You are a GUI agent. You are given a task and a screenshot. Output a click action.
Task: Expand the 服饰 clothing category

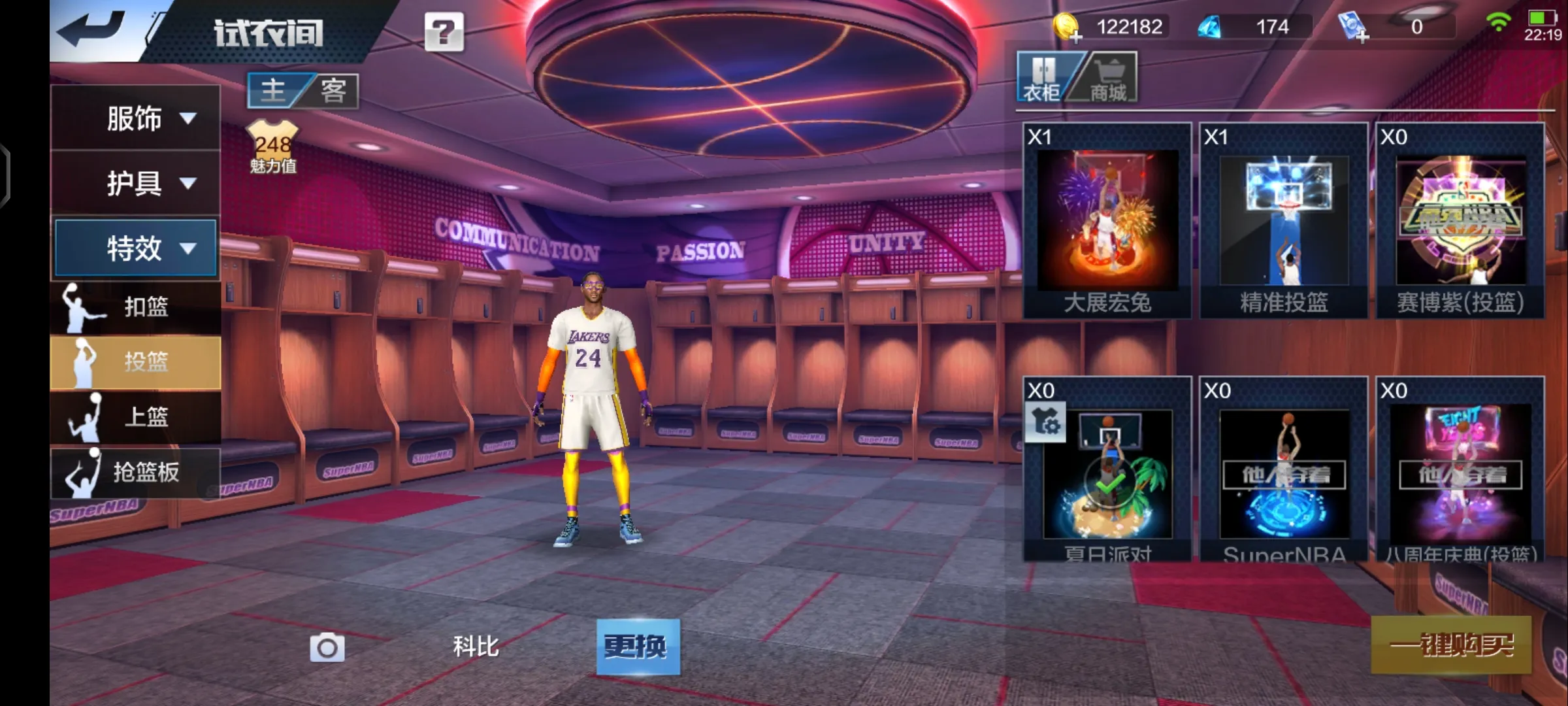click(x=135, y=118)
